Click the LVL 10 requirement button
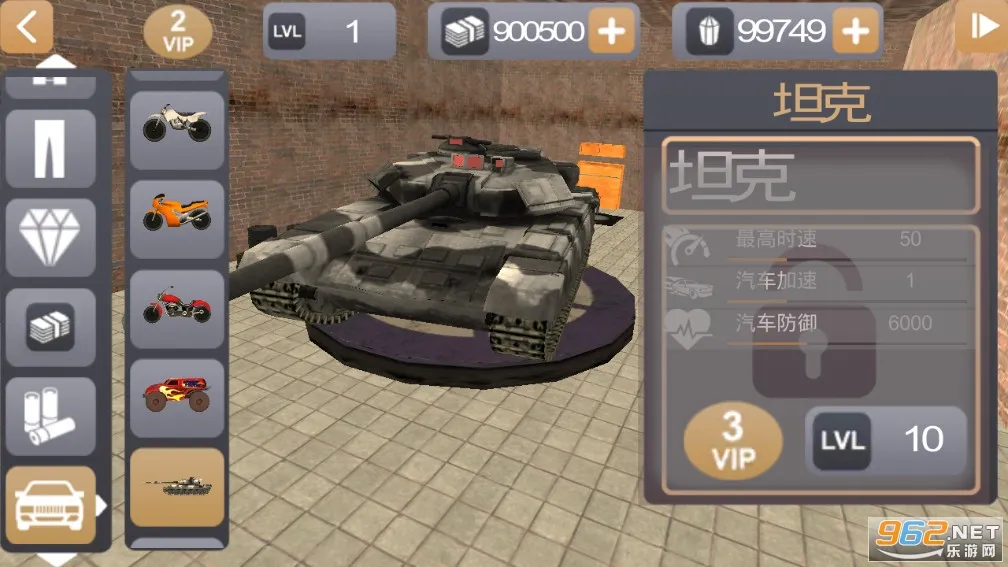The height and width of the screenshot is (567, 1008). click(885, 439)
